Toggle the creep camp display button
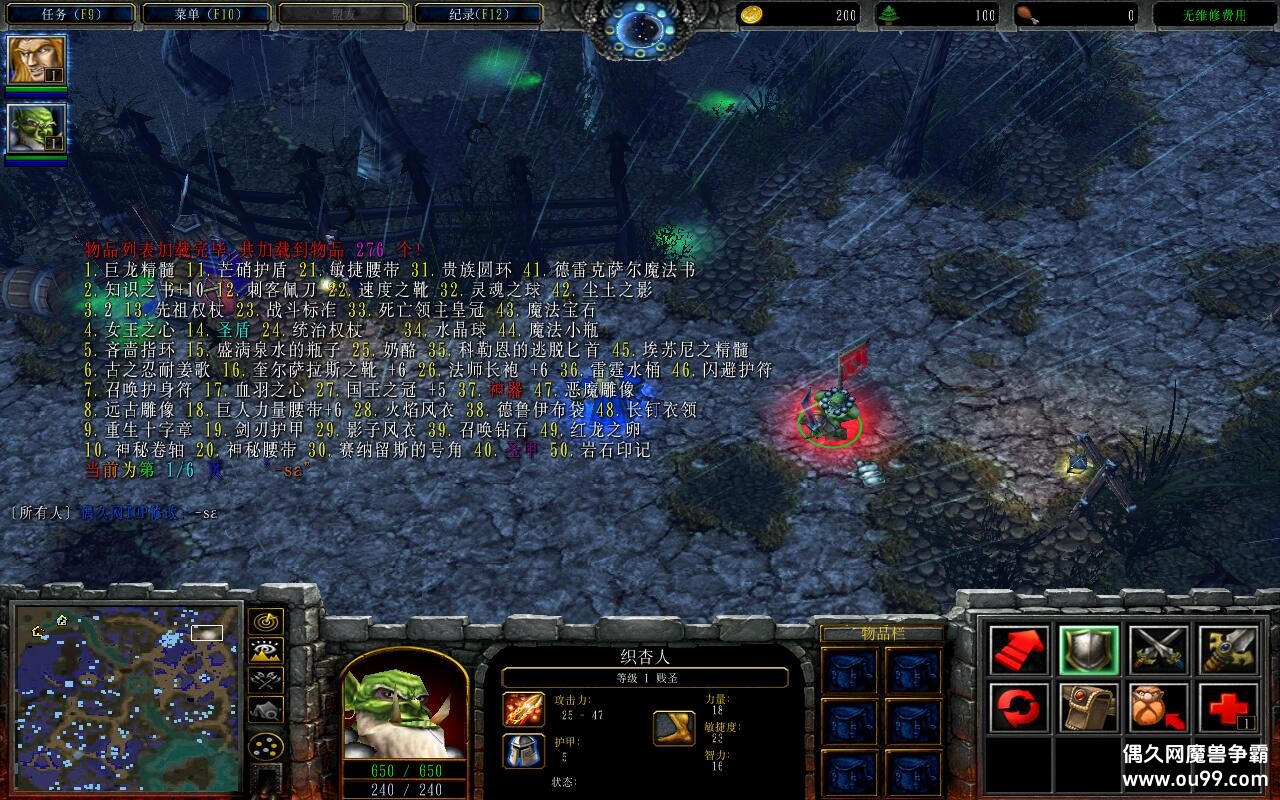The width and height of the screenshot is (1280, 800). coord(265,709)
